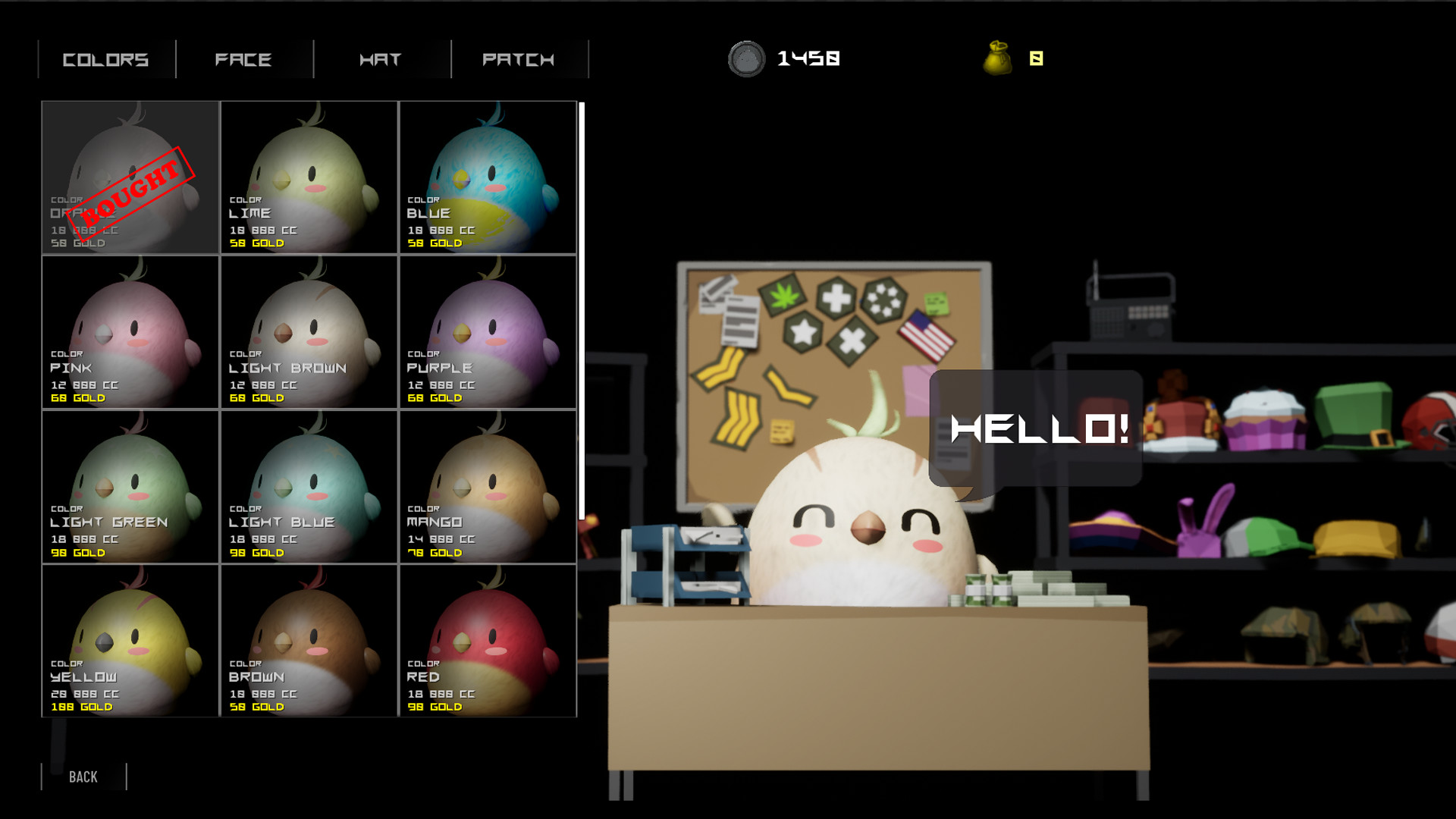Select the Light Brown color
The height and width of the screenshot is (819, 1456).
[309, 332]
